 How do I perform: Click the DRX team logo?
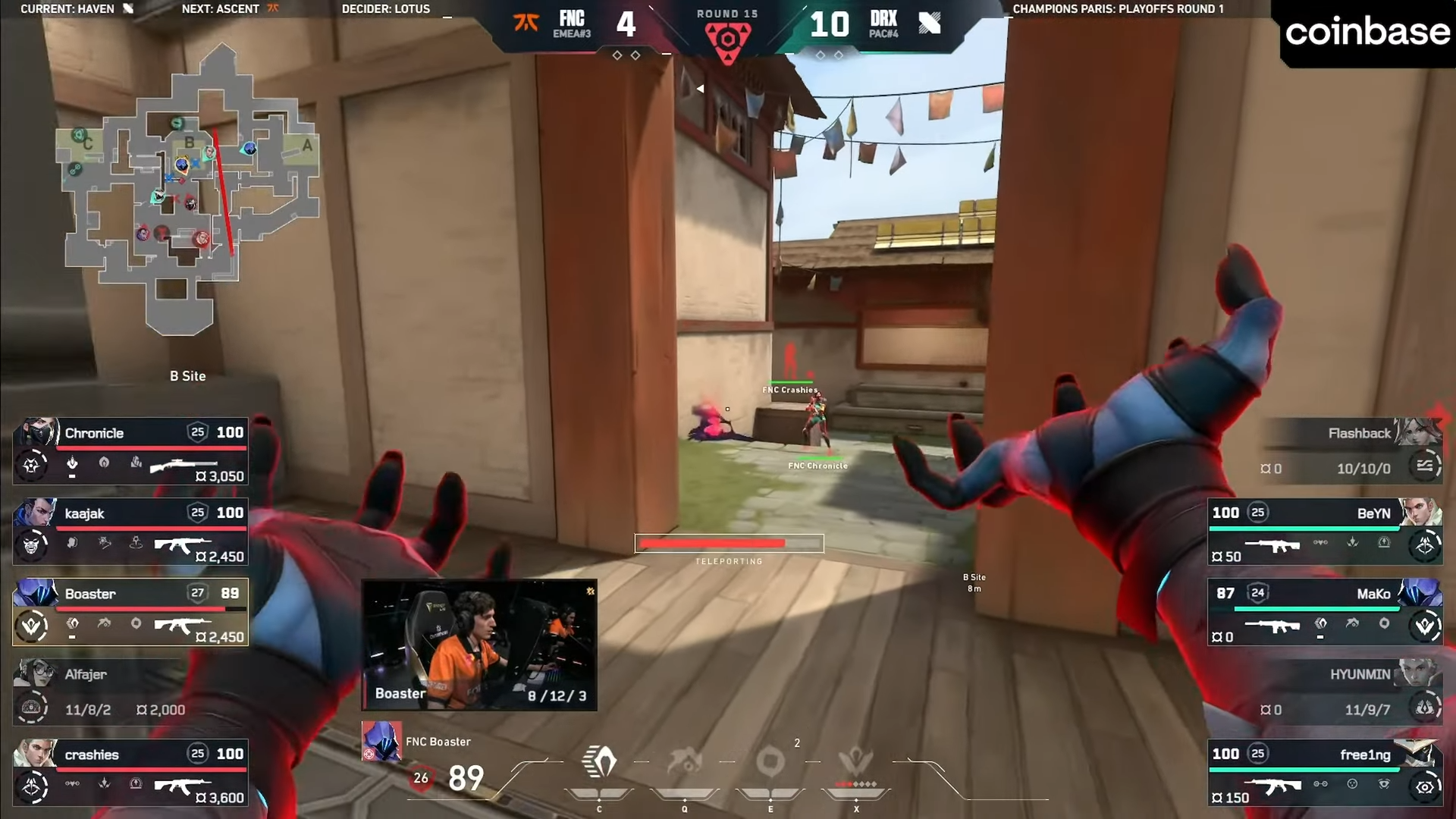tap(929, 23)
